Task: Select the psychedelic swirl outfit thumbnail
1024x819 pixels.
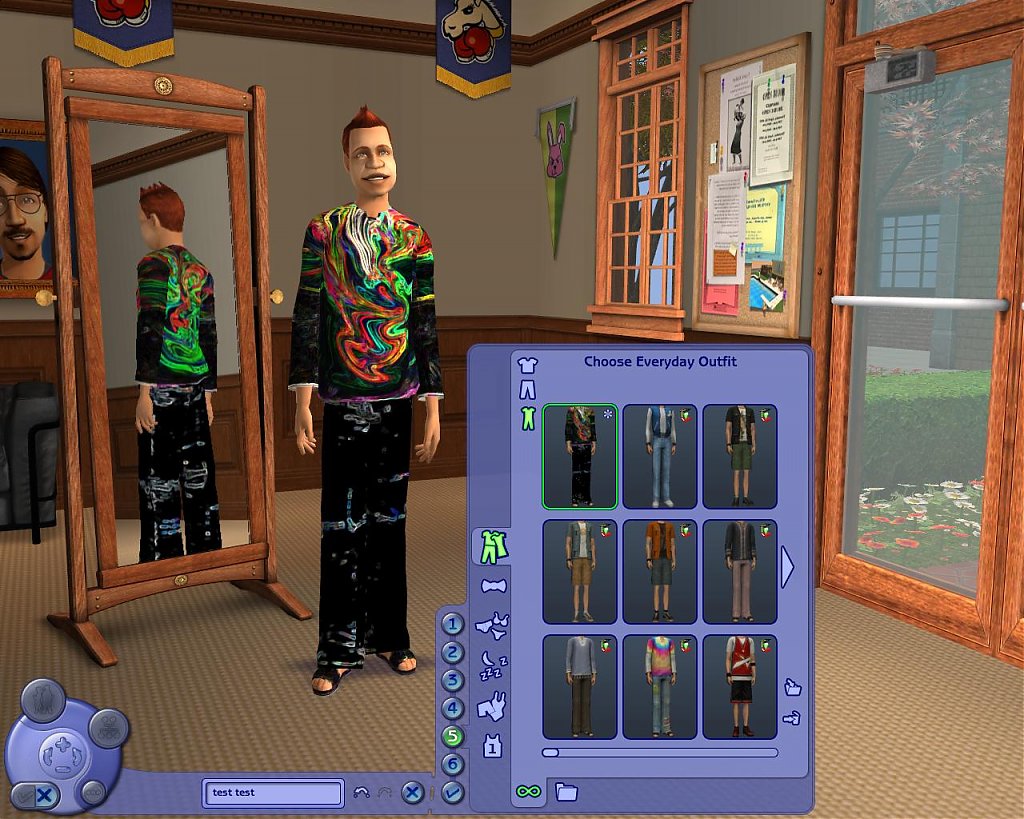Action: point(580,456)
